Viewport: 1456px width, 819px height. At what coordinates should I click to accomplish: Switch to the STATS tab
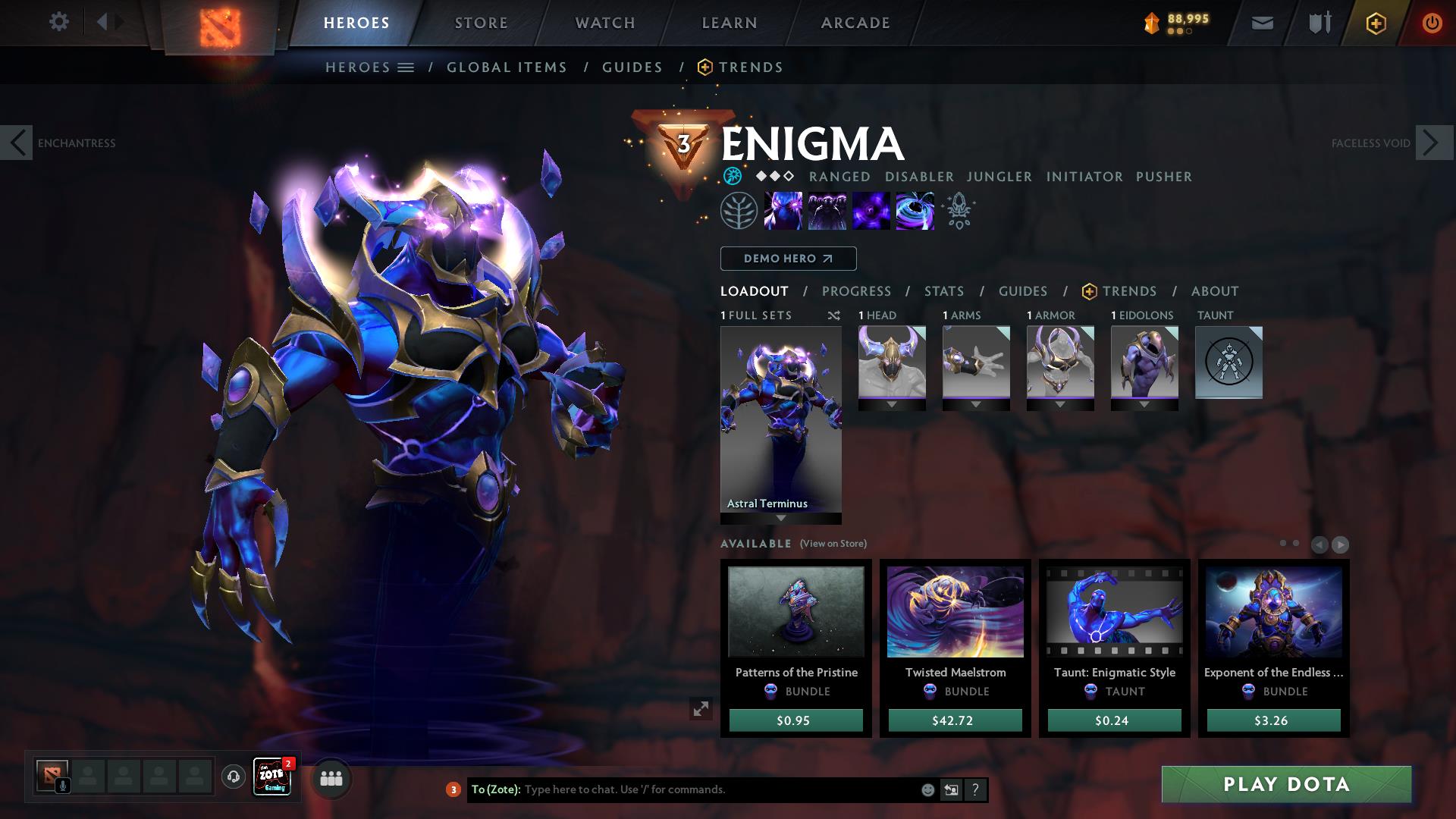(x=943, y=291)
